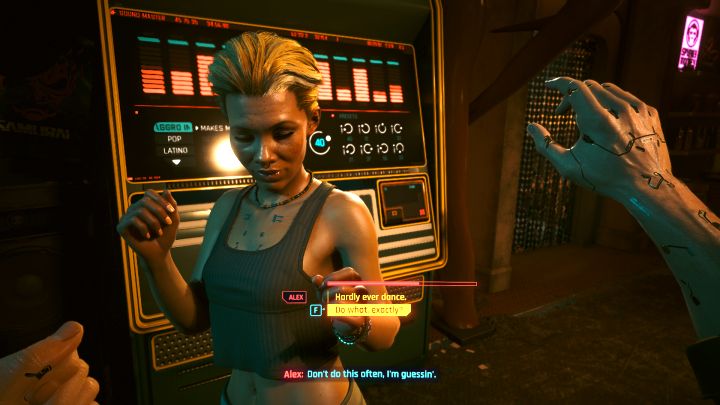This screenshot has width=720, height=405.
Task: Choose the reply "Hardly ever dance."
Action: (x=367, y=296)
